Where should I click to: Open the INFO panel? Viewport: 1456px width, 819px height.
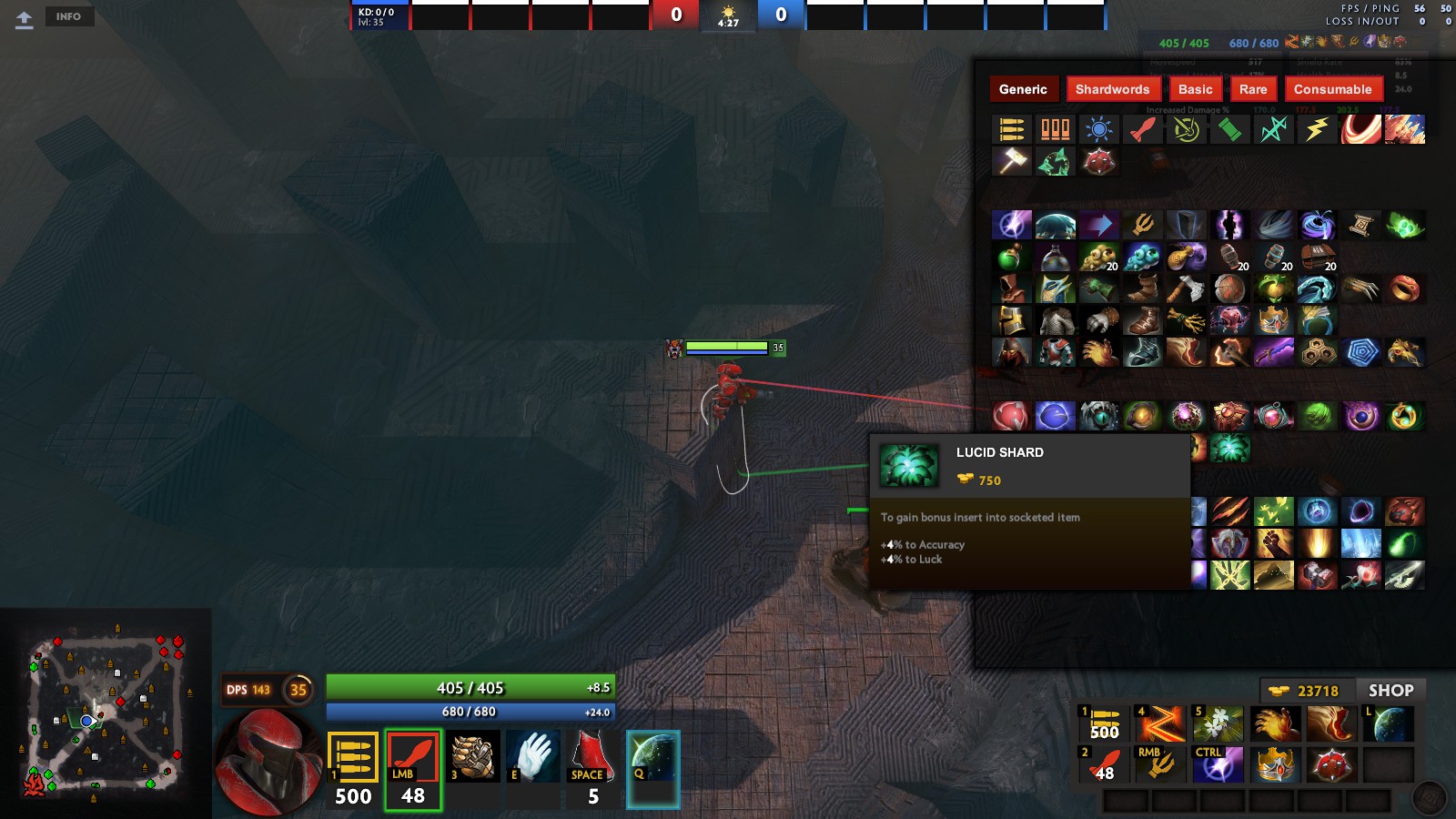coord(68,16)
